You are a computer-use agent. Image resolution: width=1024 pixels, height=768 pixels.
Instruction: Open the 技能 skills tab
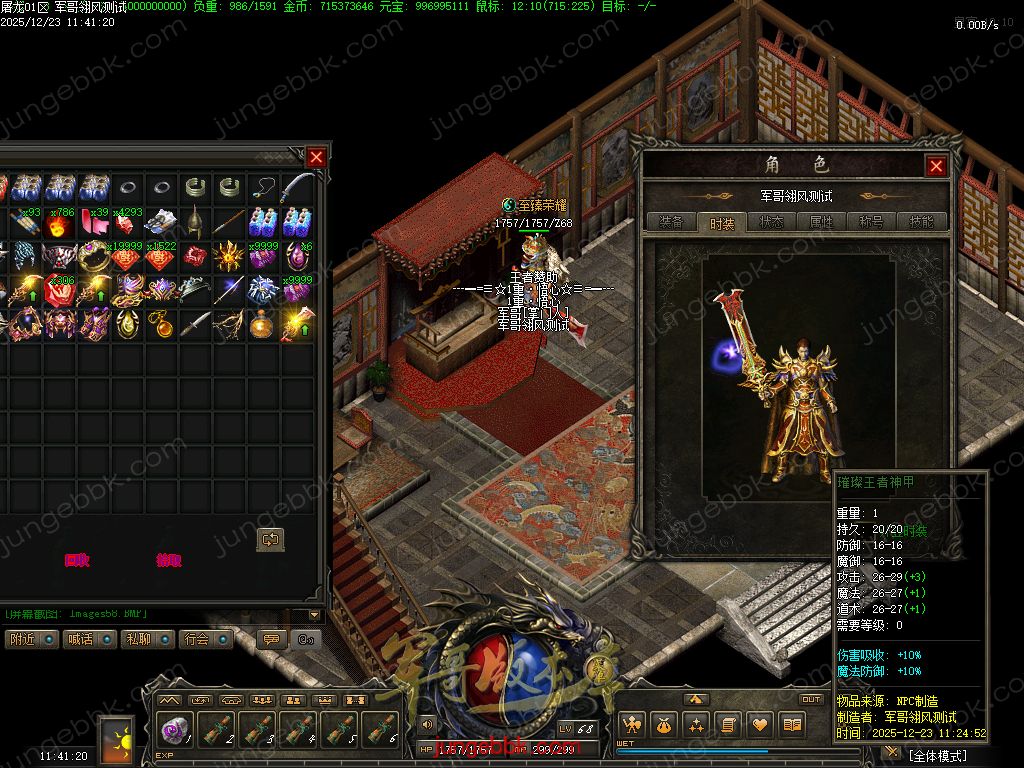pyautogui.click(x=921, y=222)
